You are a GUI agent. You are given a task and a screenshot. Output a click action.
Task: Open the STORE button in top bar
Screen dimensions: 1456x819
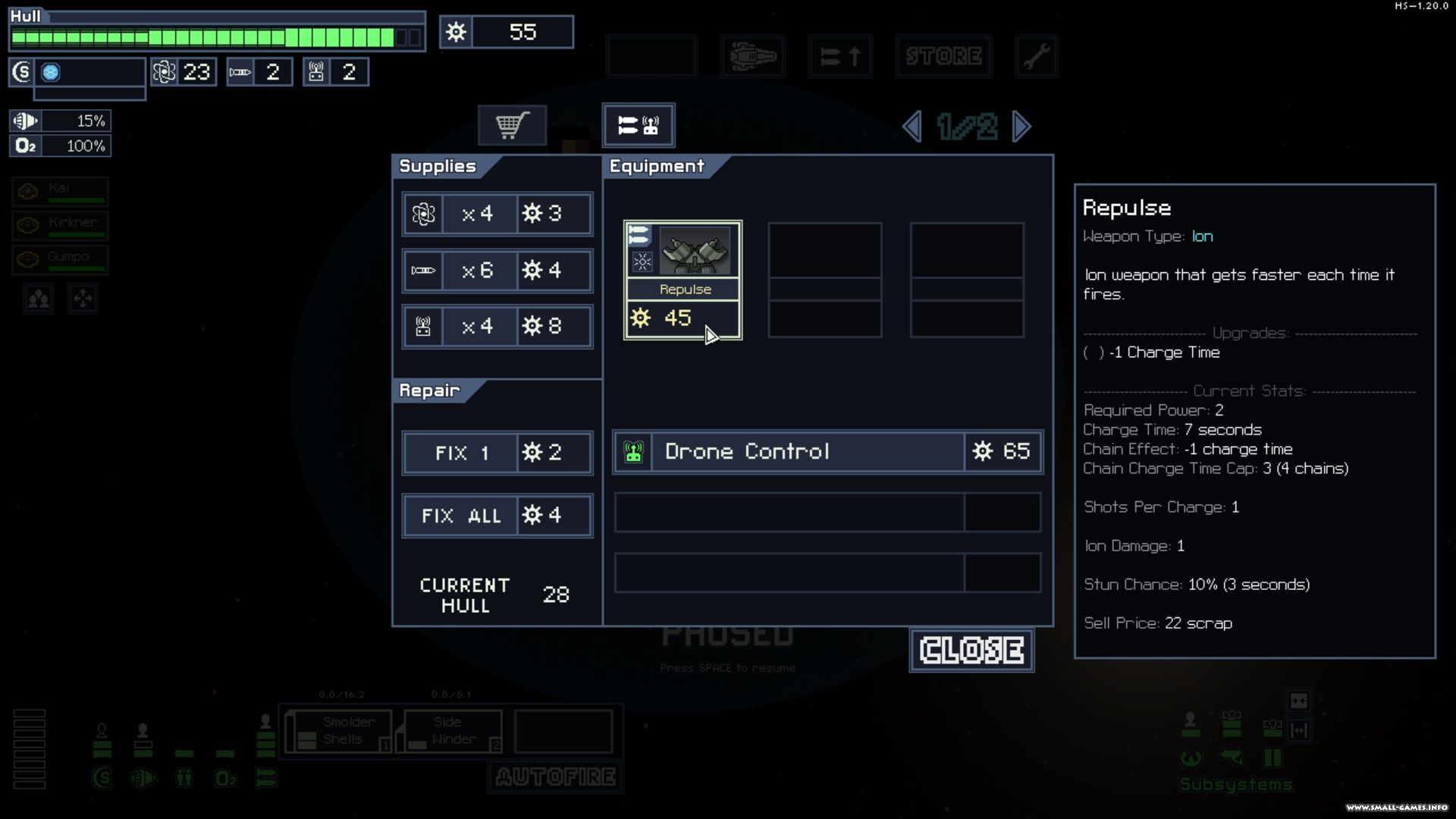(943, 56)
